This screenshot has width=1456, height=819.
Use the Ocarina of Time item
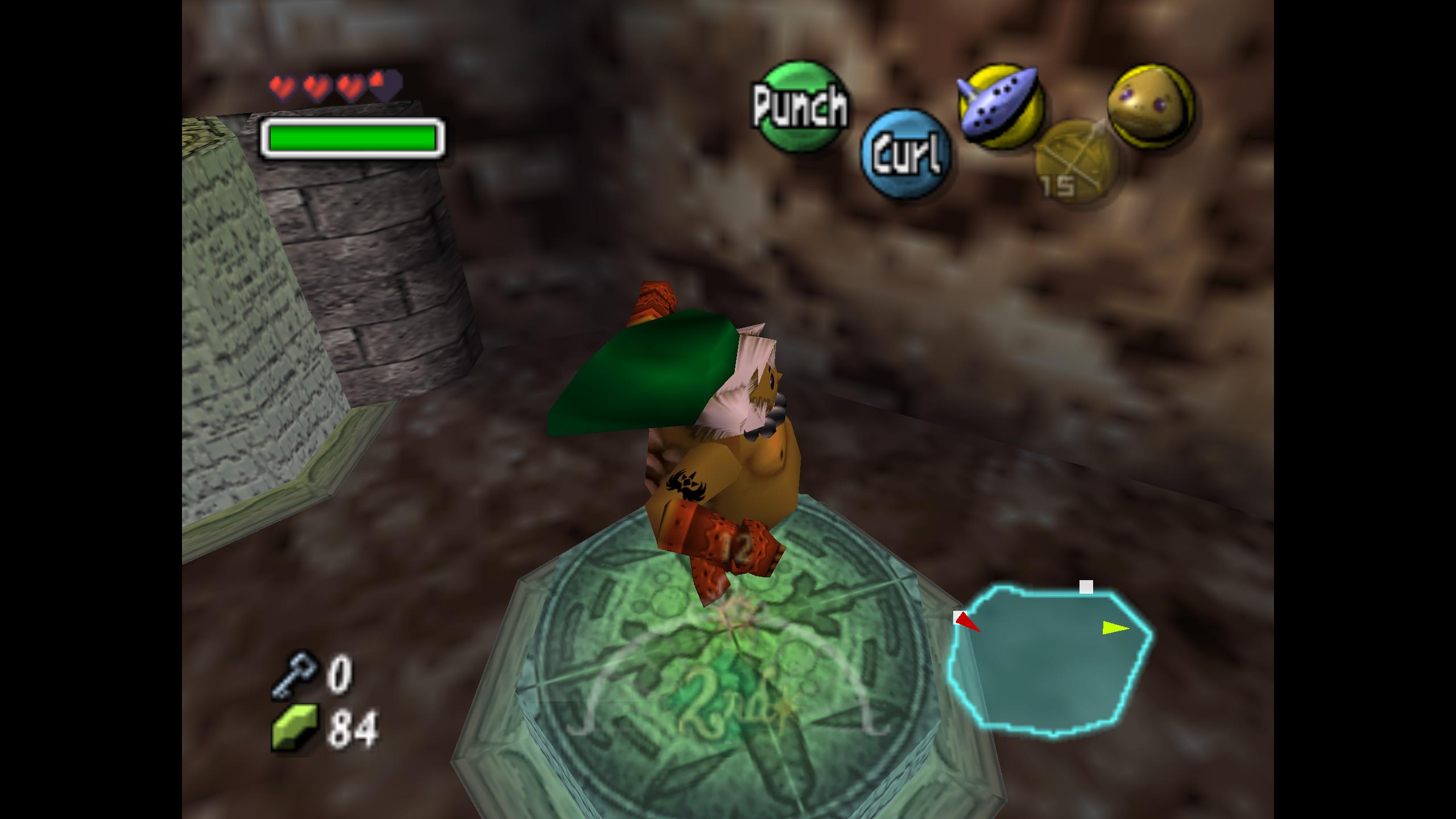(x=1000, y=106)
